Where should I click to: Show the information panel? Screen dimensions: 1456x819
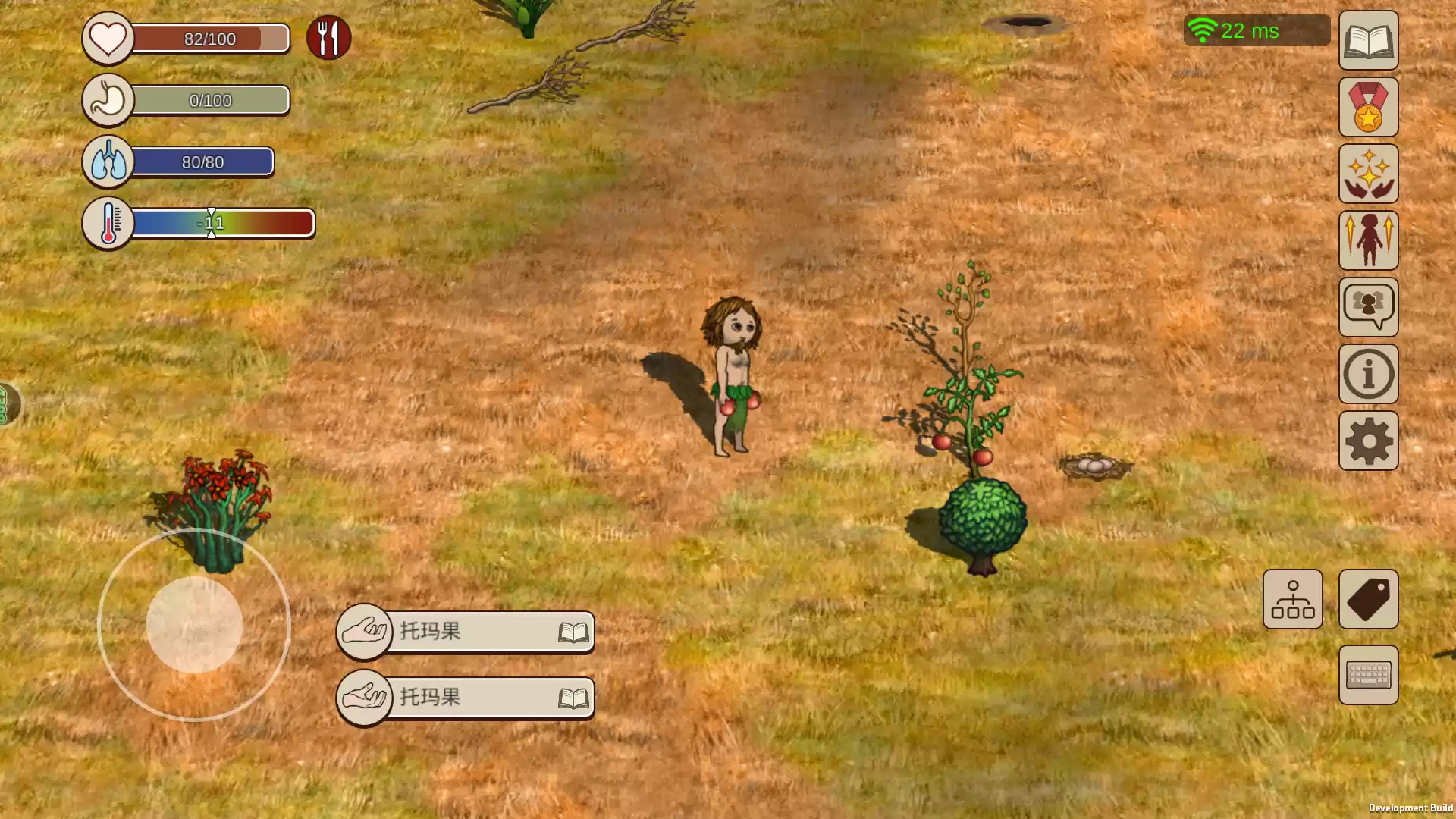click(1368, 374)
